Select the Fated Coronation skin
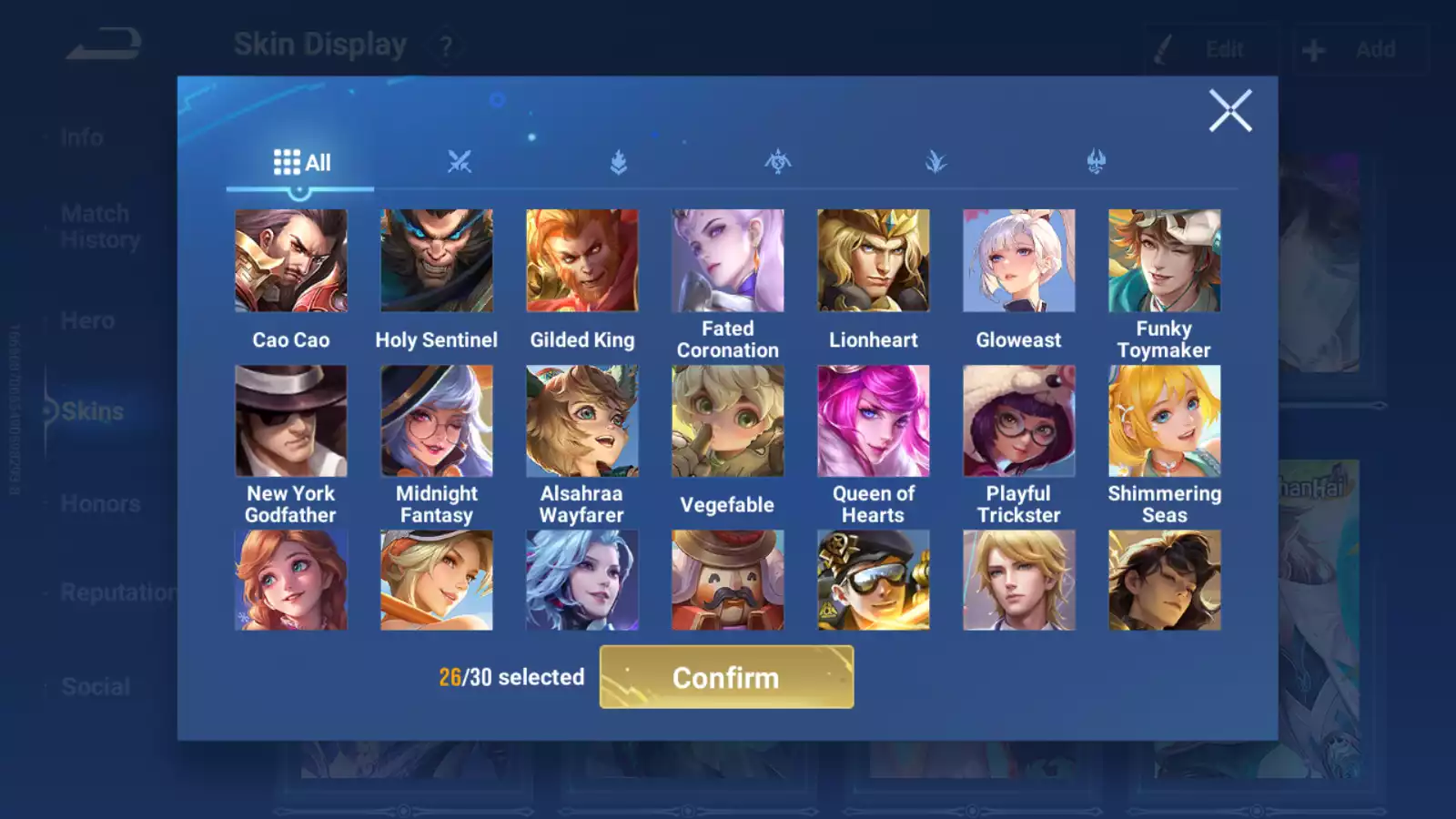This screenshot has height=819, width=1456. click(x=728, y=261)
